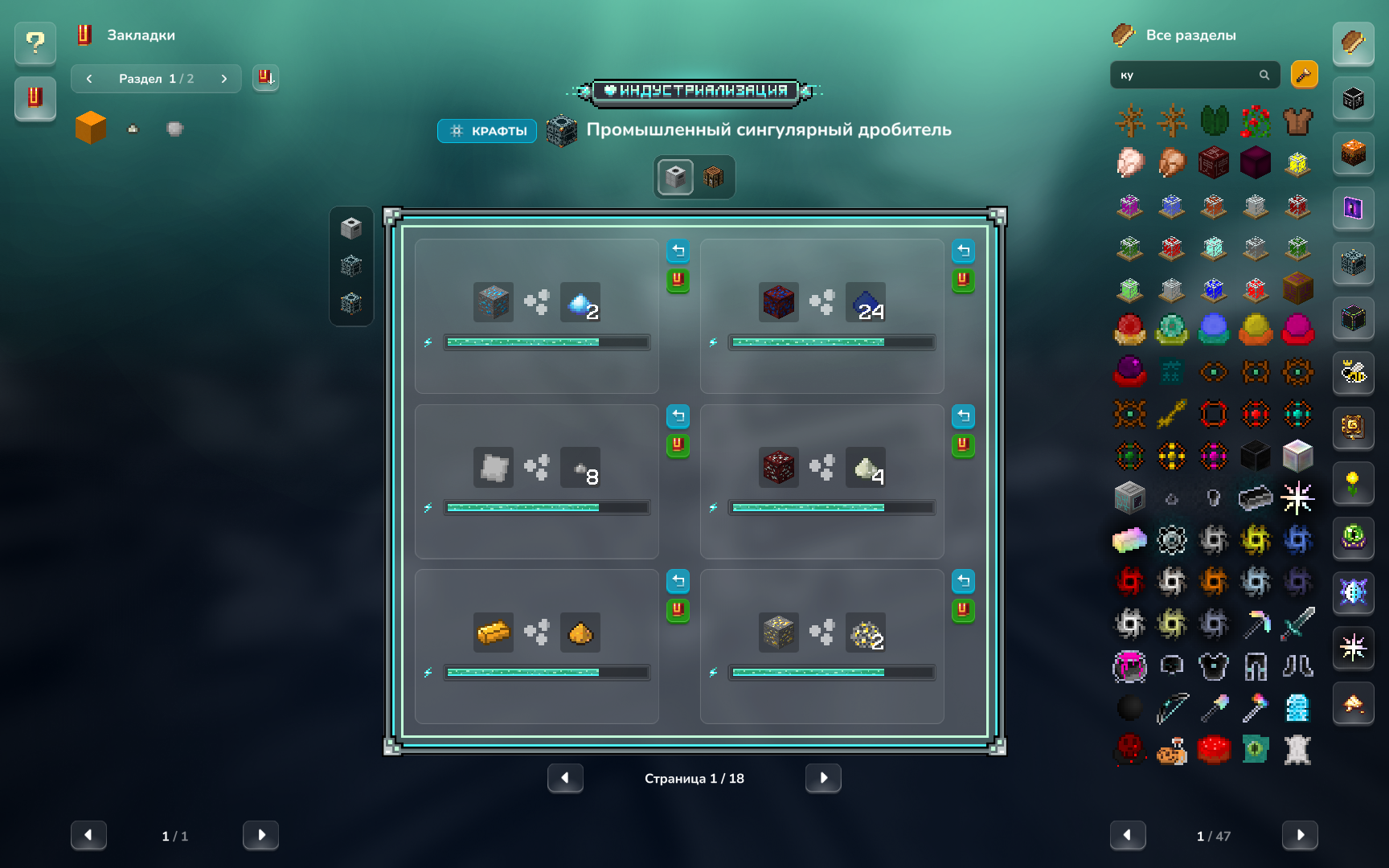Click the search field containing 'ку'
Viewport: 1389px width, 868px height.
pyautogui.click(x=1186, y=76)
